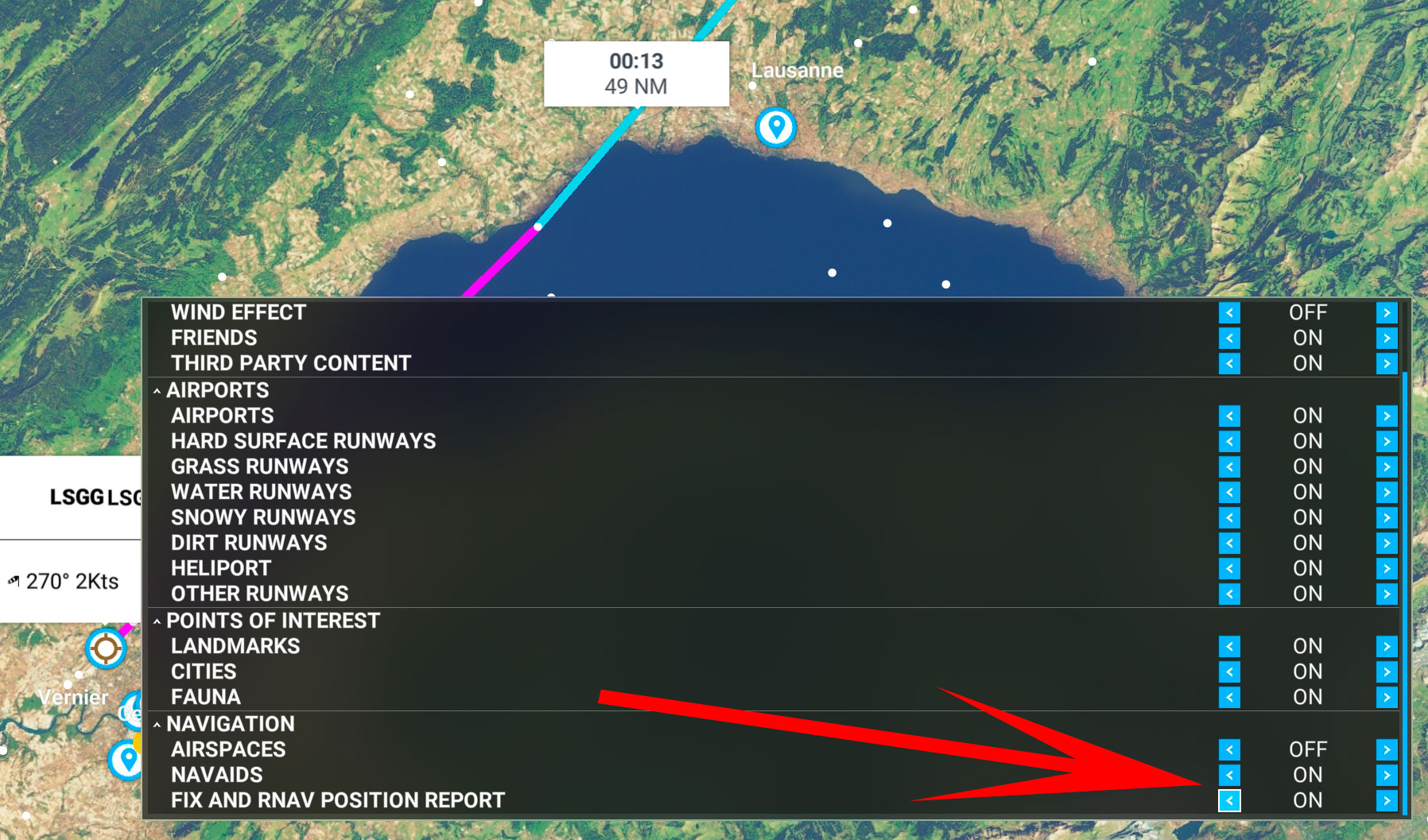
Task: Turn off HELIPORT display using its left arrow
Action: tap(1230, 568)
